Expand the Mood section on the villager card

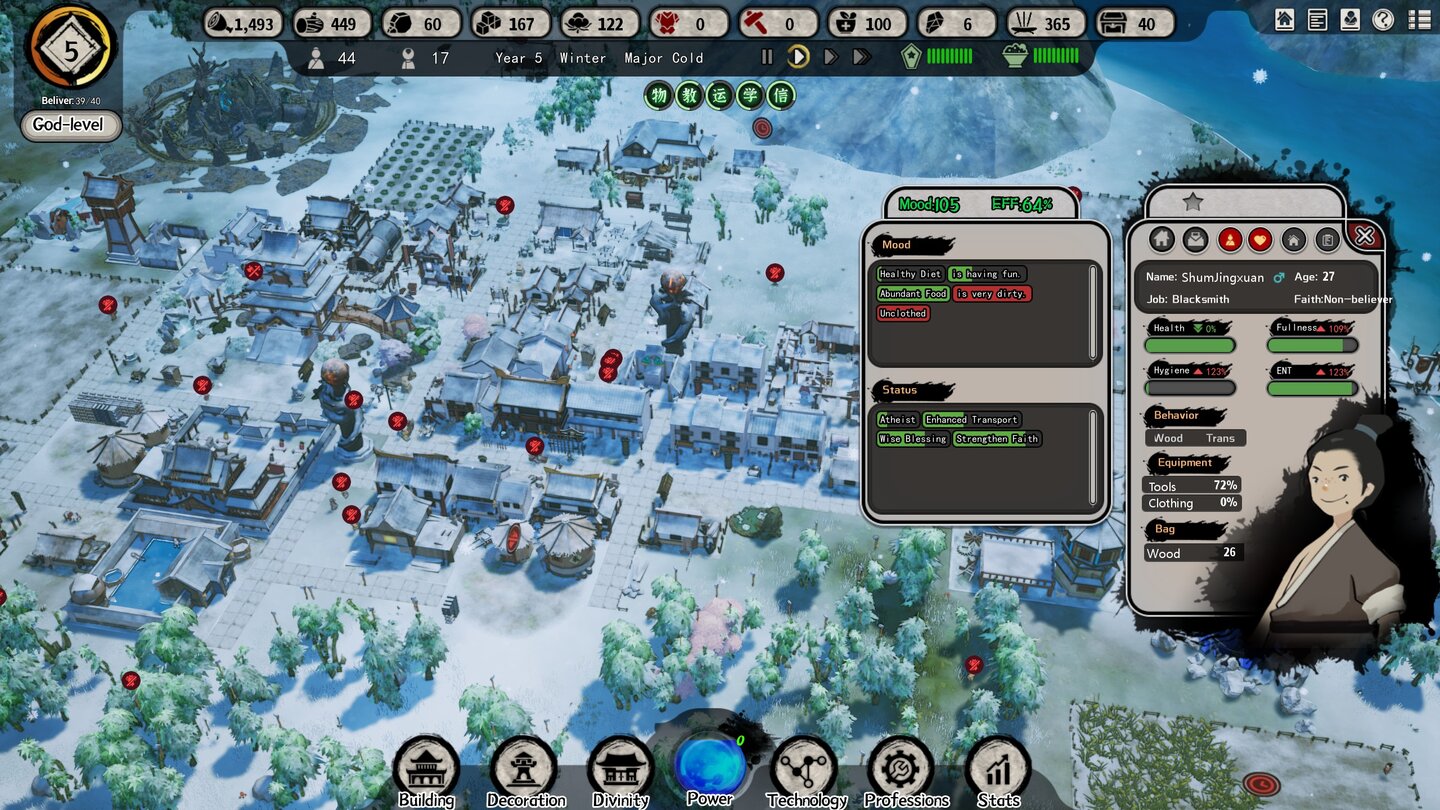896,245
